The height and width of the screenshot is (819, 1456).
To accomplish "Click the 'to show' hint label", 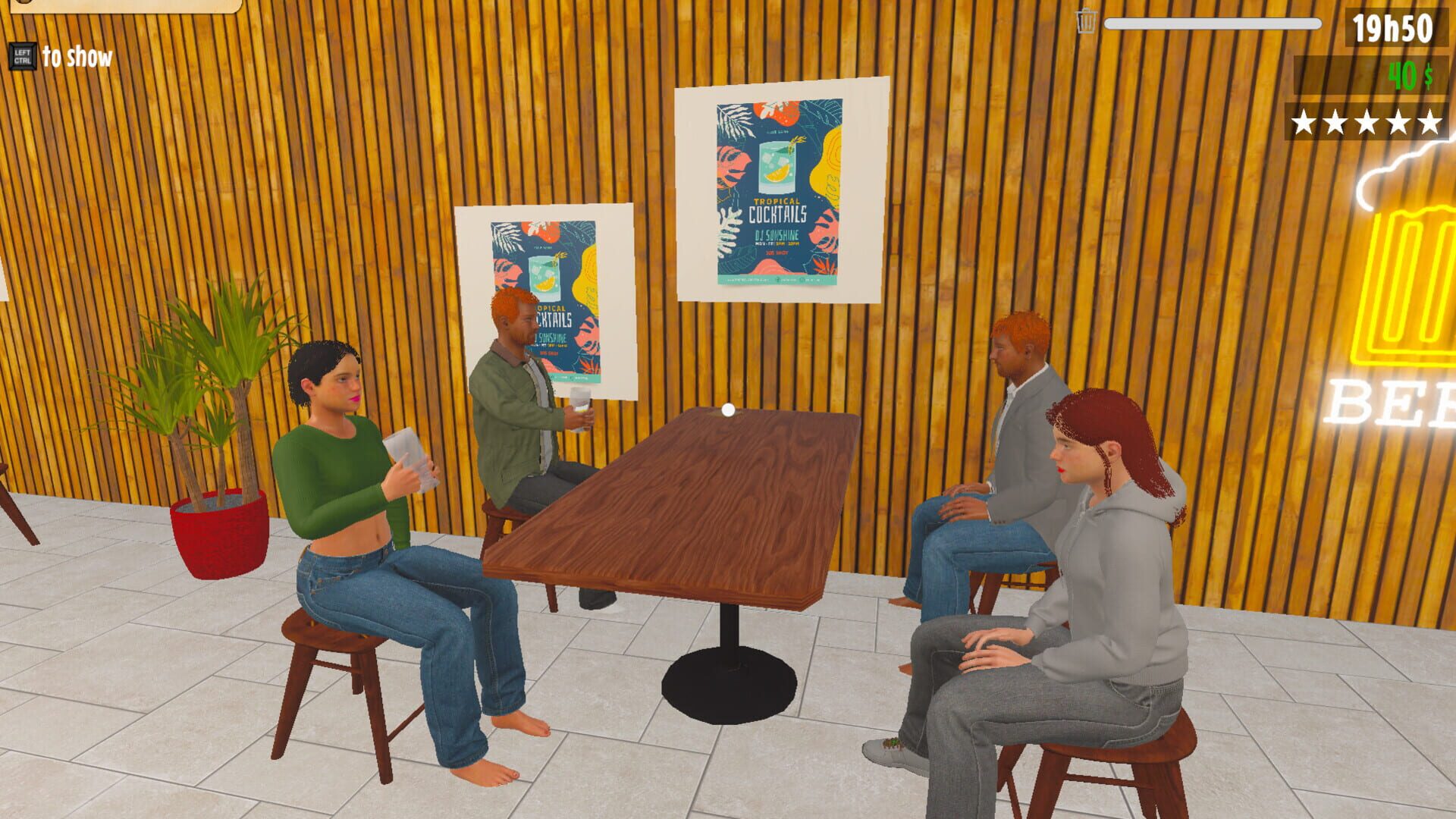I will (x=76, y=55).
